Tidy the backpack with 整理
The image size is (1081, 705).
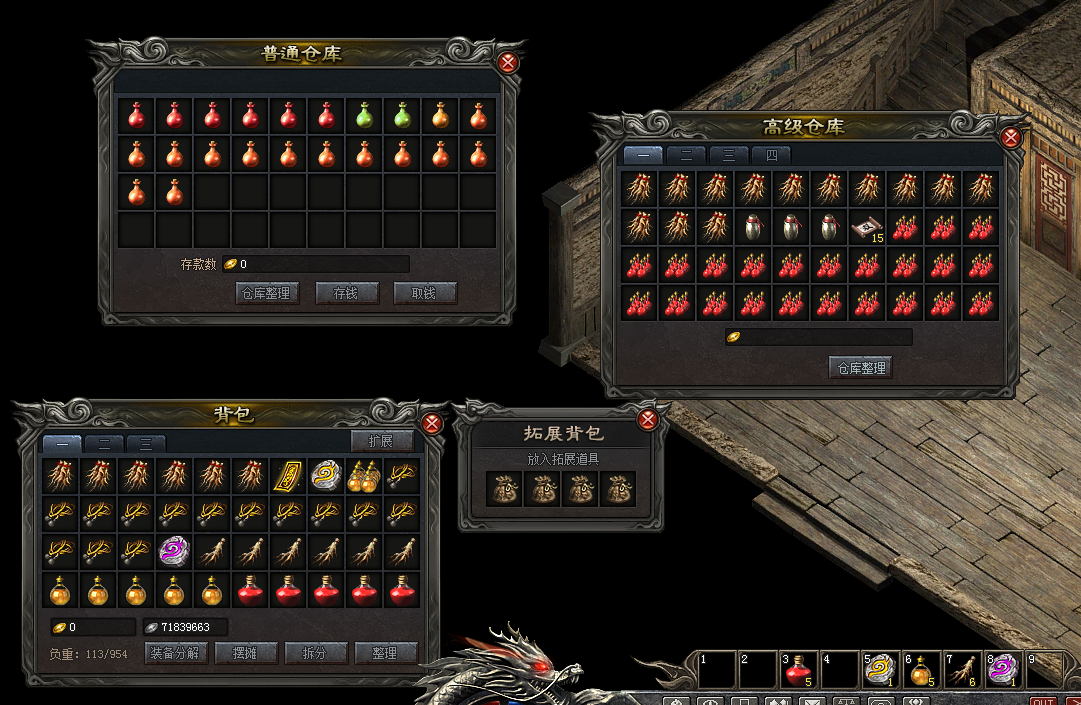point(385,653)
